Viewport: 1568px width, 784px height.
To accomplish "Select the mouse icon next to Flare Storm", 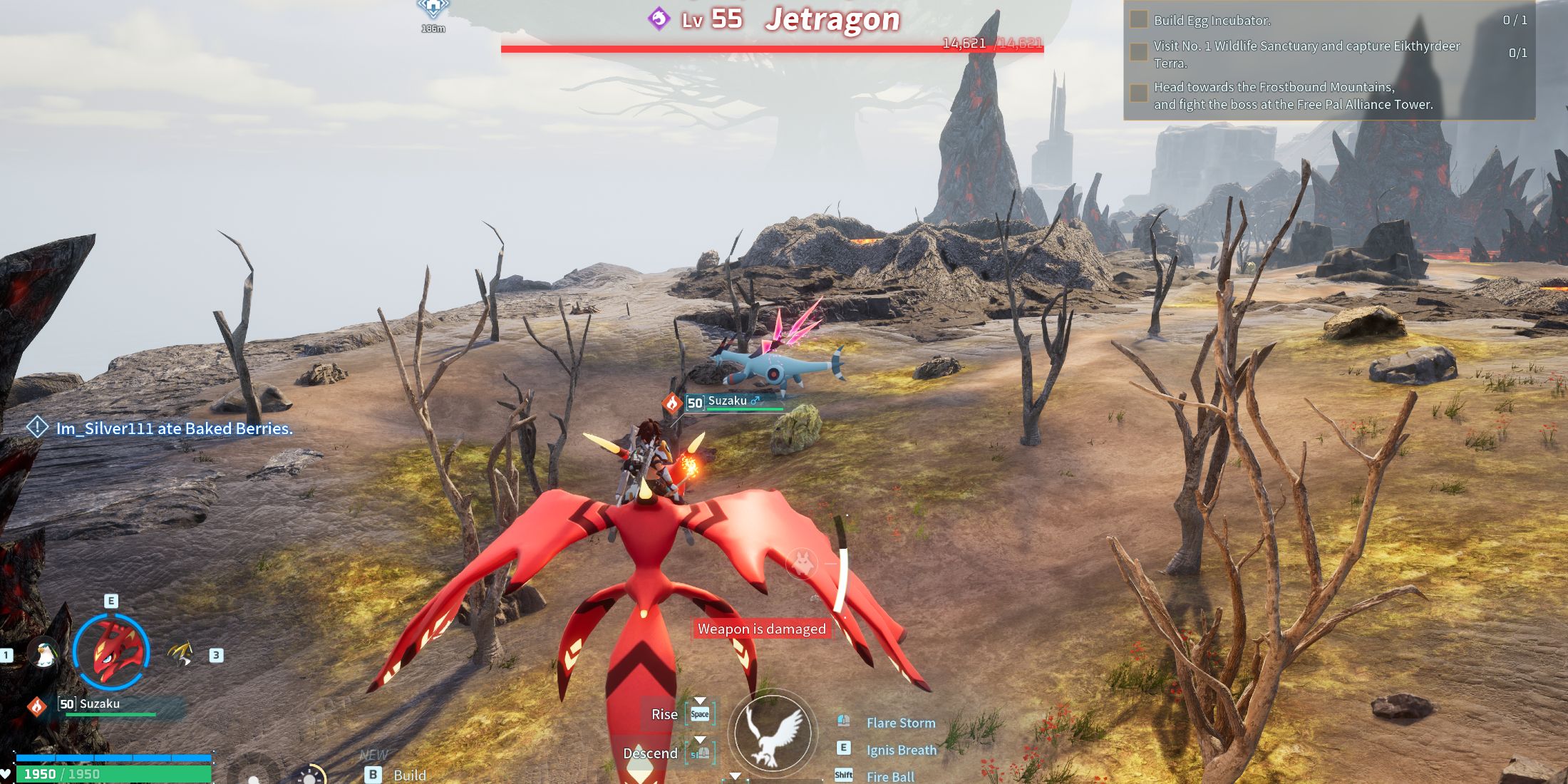I will [x=843, y=721].
